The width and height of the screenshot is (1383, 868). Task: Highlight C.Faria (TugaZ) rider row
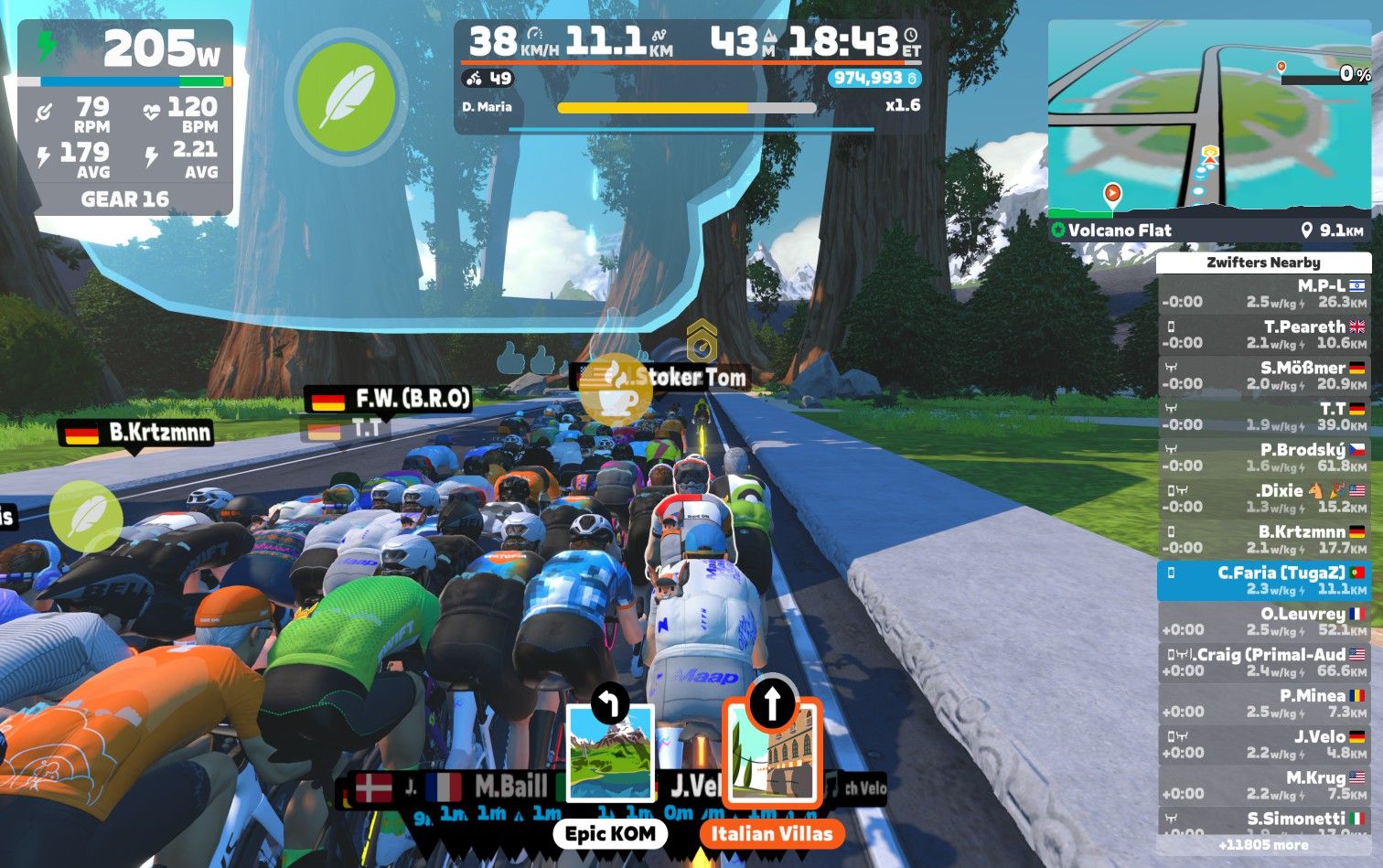pyautogui.click(x=1263, y=581)
